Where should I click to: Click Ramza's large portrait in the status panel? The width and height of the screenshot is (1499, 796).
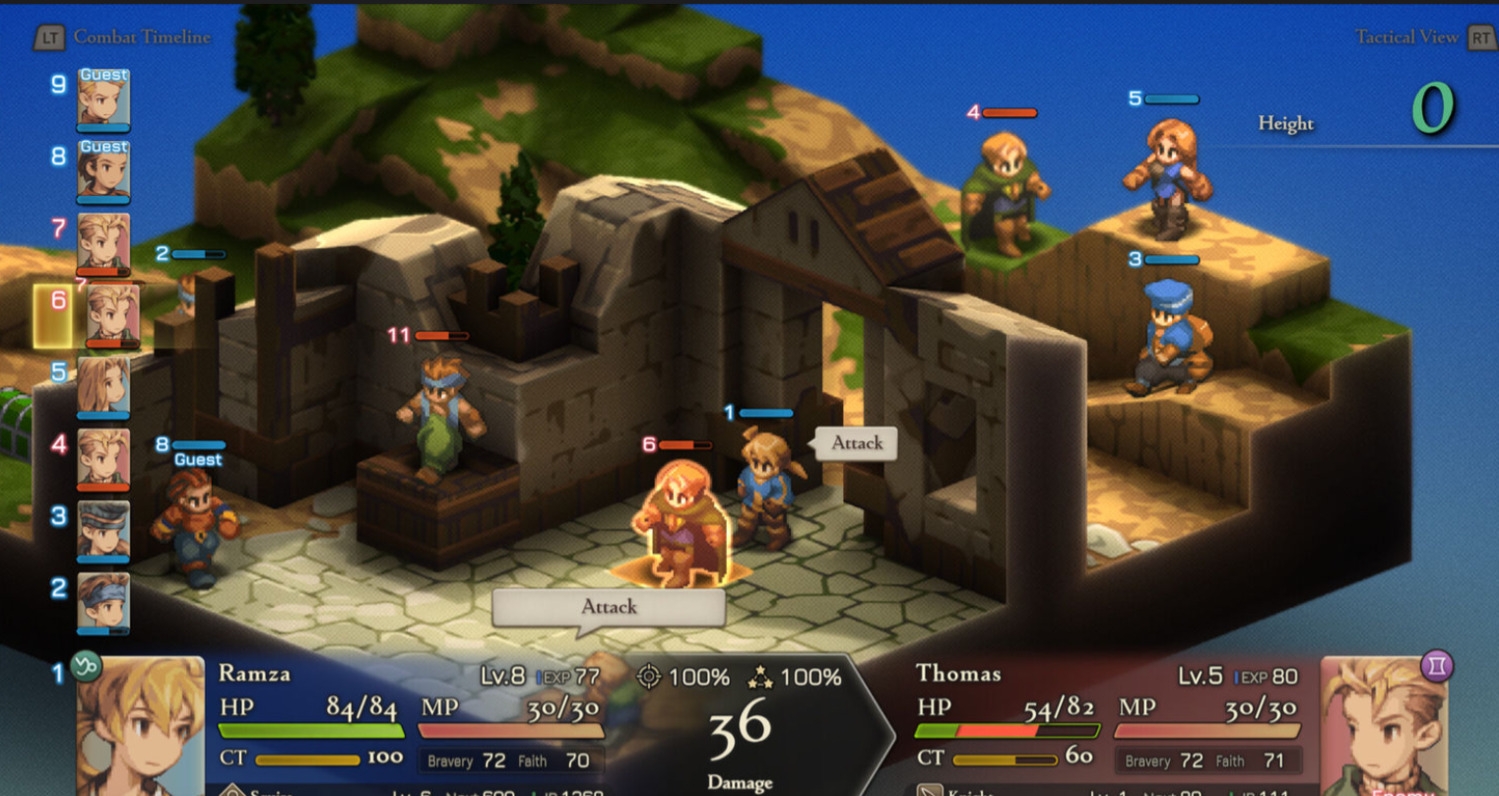coord(140,725)
